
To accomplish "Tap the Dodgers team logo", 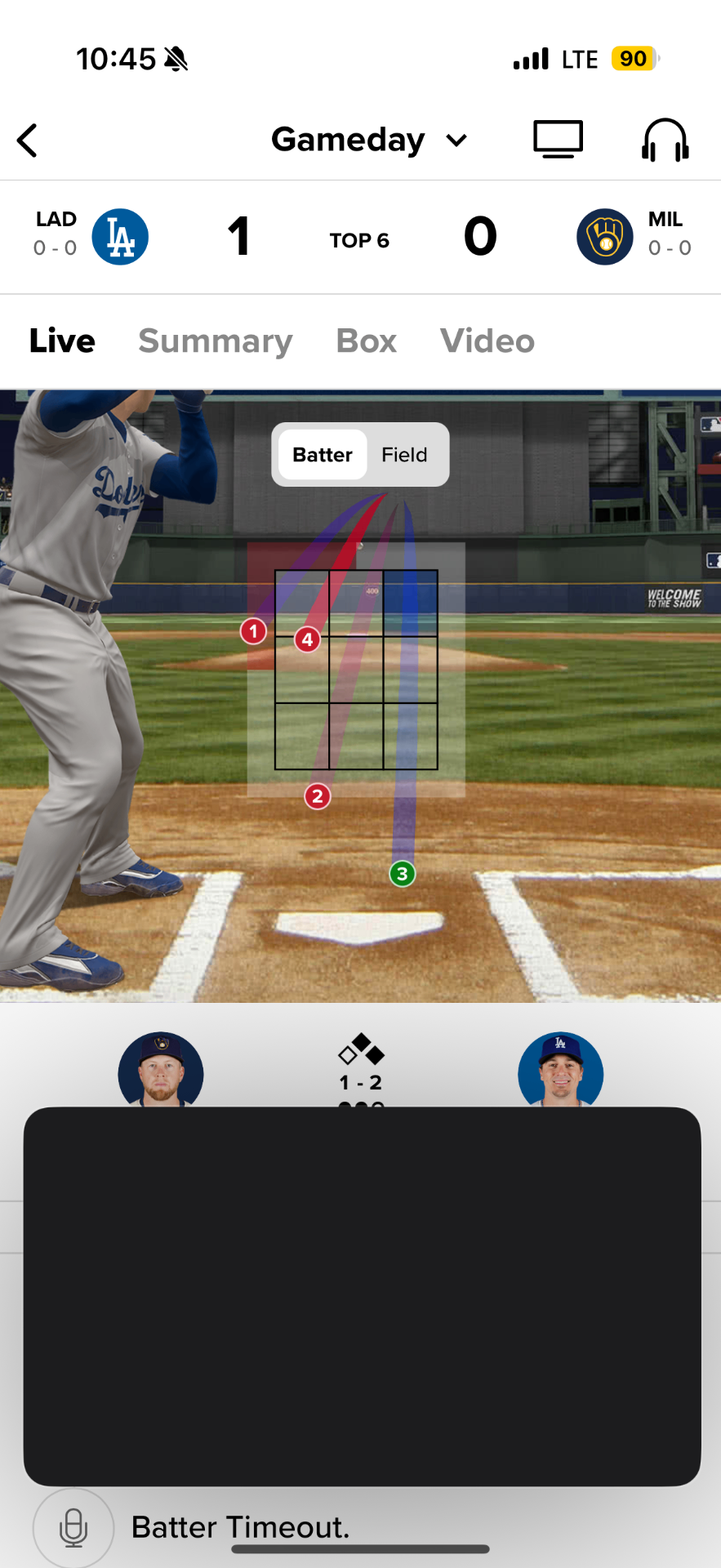I will pyautogui.click(x=120, y=237).
